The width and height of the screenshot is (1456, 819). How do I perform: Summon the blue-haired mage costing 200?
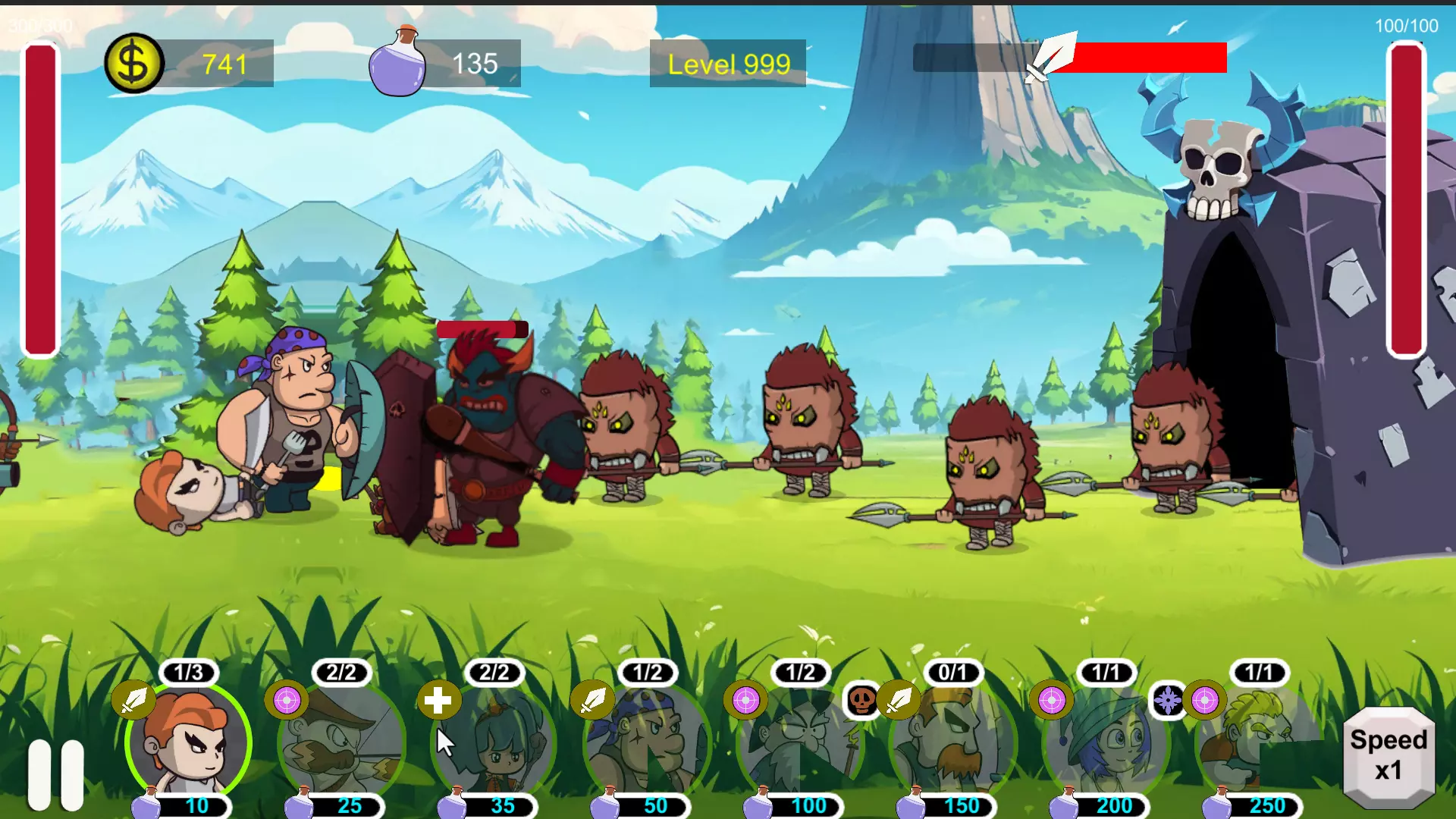tap(1106, 743)
